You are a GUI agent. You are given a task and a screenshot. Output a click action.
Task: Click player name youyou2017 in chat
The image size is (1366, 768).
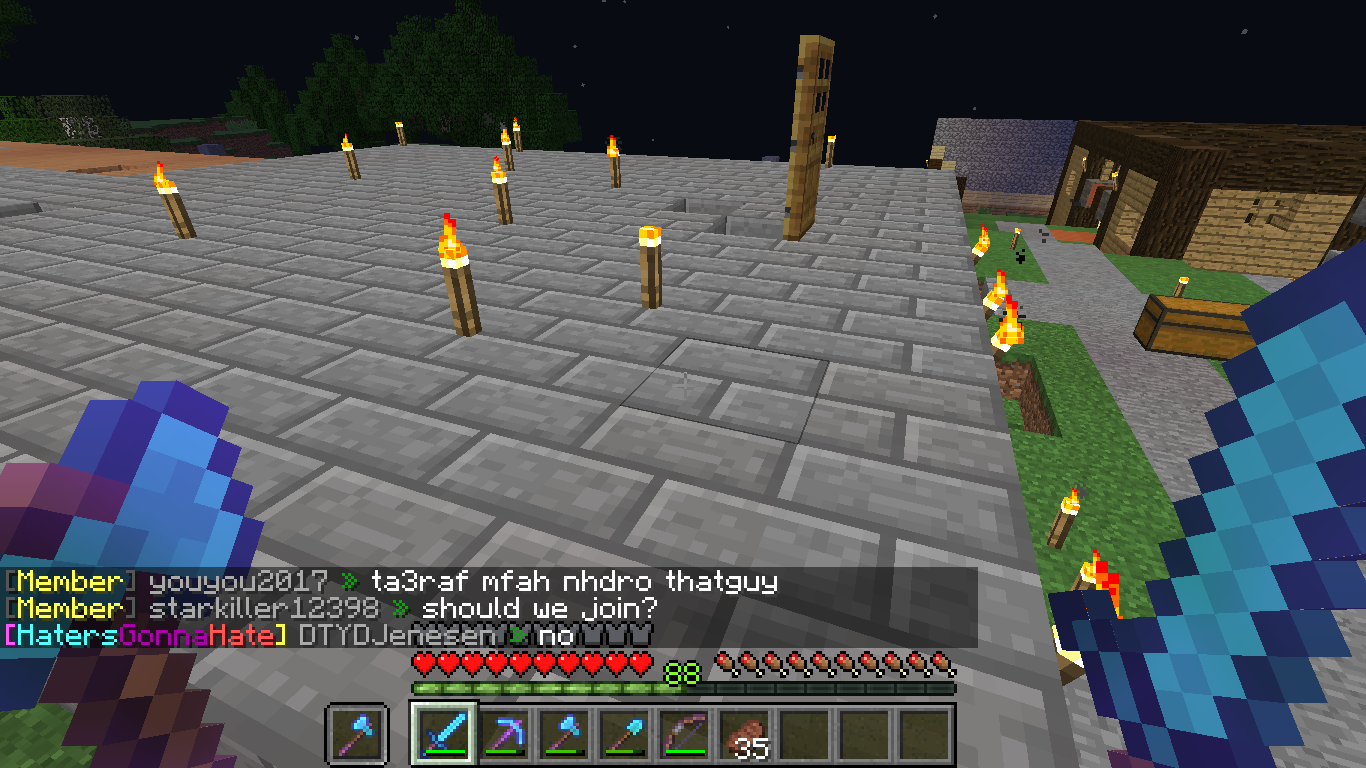[x=238, y=581]
